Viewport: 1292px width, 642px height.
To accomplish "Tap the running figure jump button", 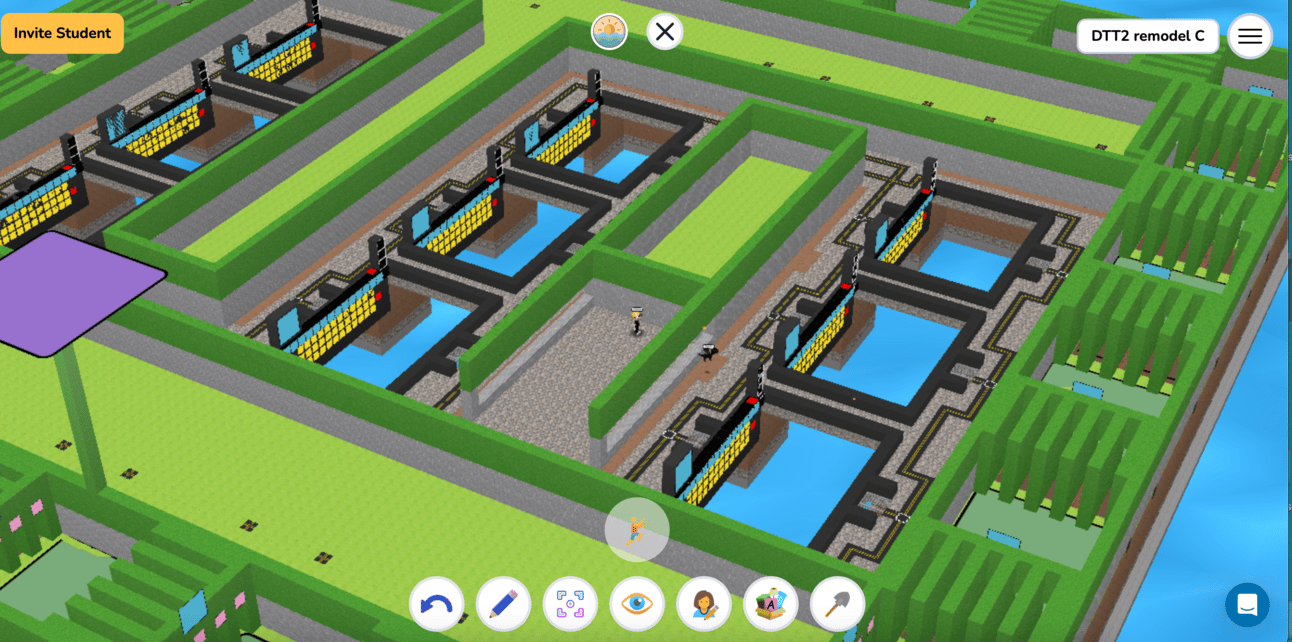I will click(637, 529).
